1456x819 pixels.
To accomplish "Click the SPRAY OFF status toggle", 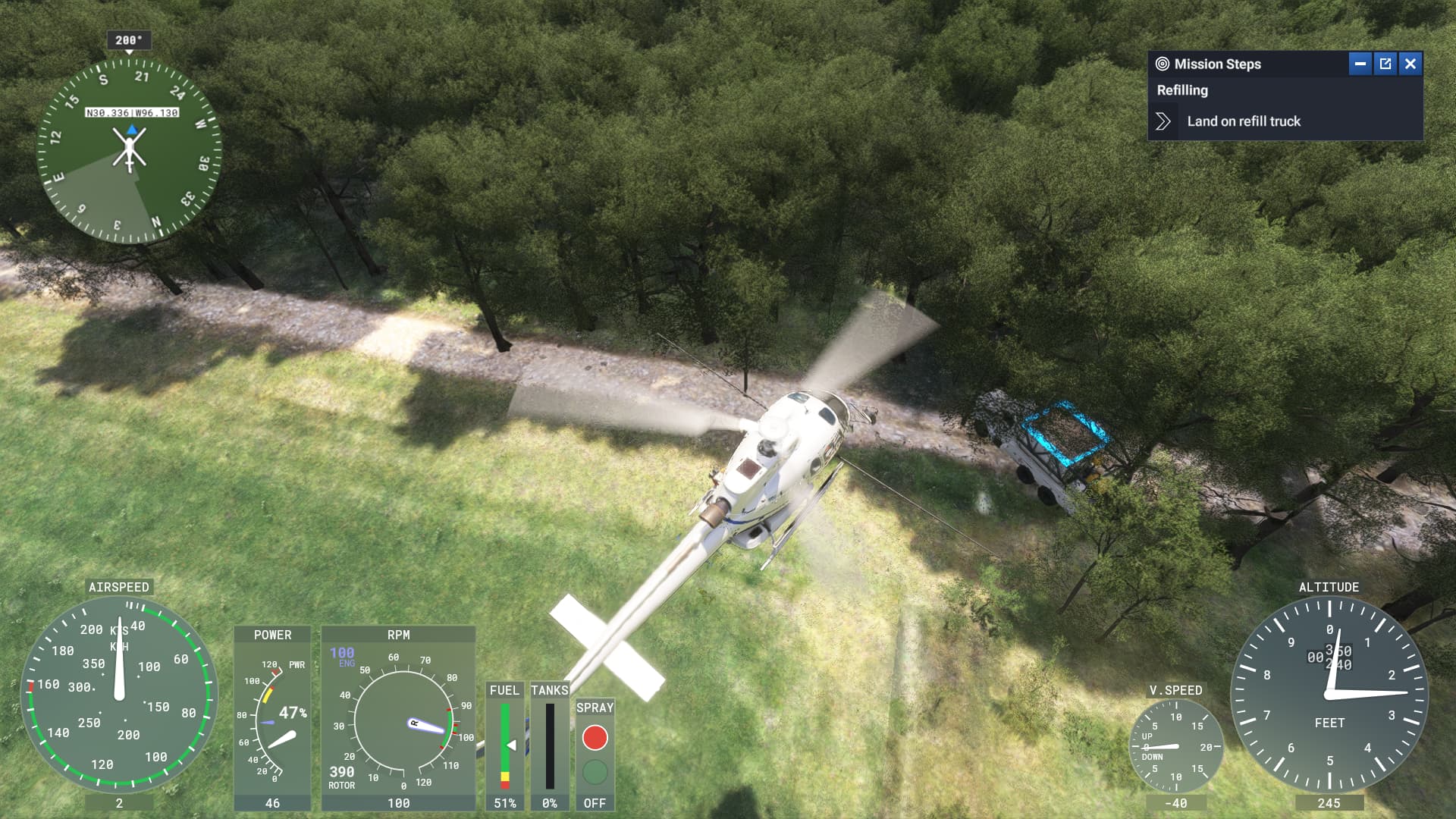I will (x=595, y=803).
